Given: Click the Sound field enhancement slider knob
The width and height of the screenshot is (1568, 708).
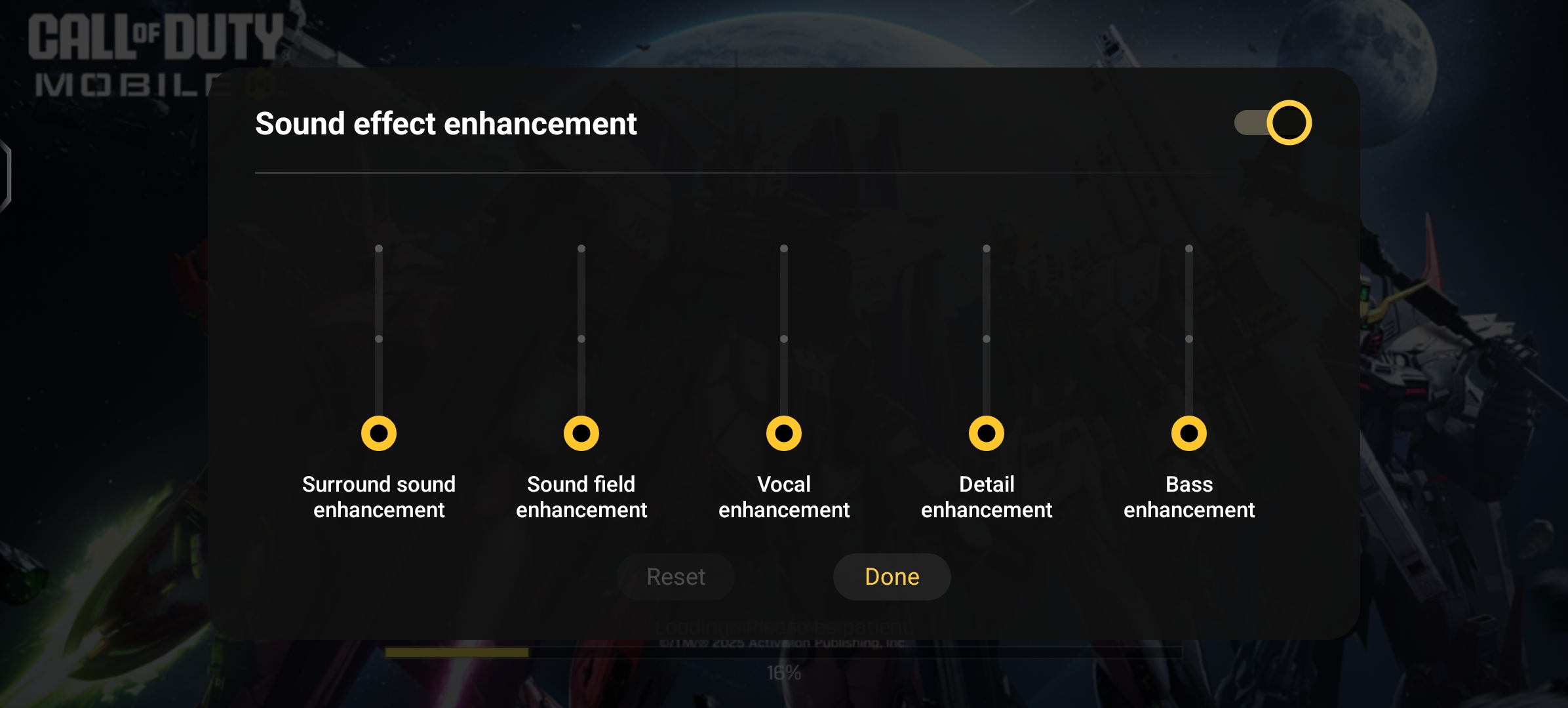Looking at the screenshot, I should (581, 433).
